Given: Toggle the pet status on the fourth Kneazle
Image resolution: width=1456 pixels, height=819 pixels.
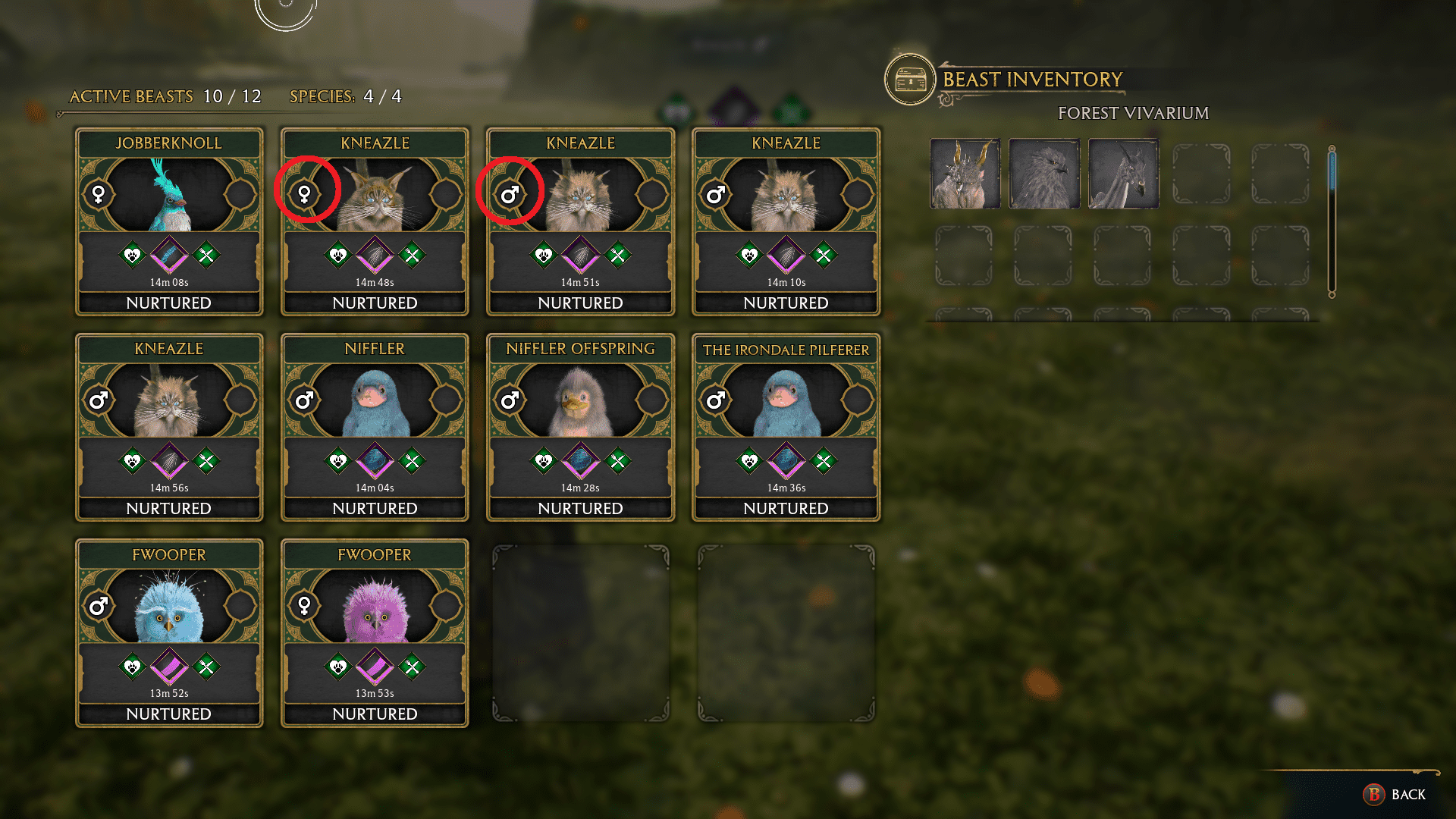Looking at the screenshot, I should pyautogui.click(x=751, y=256).
